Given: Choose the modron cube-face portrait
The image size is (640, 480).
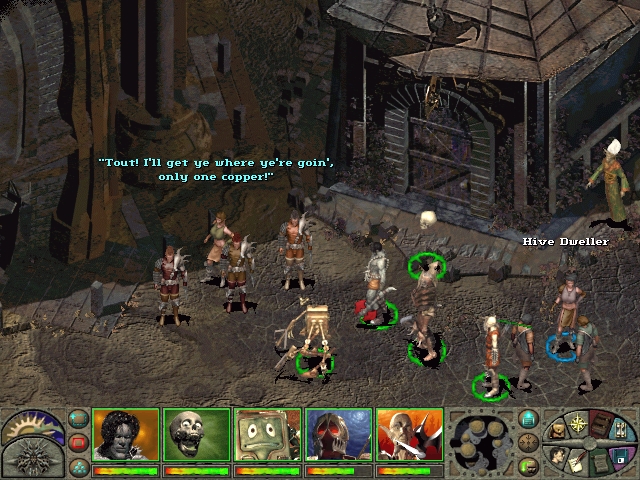Looking at the screenshot, I should click(267, 435).
